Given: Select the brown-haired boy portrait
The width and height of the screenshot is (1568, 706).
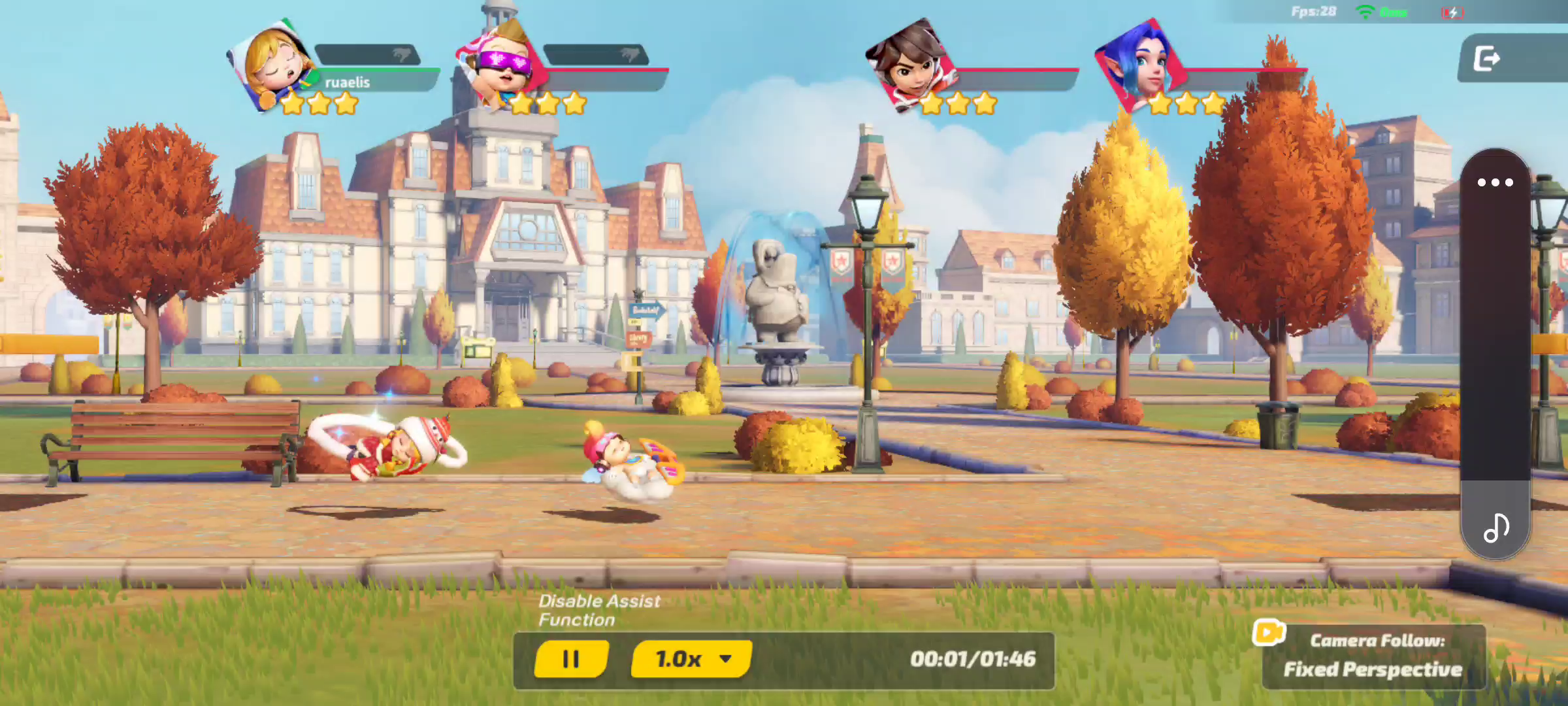Looking at the screenshot, I should click(x=909, y=64).
